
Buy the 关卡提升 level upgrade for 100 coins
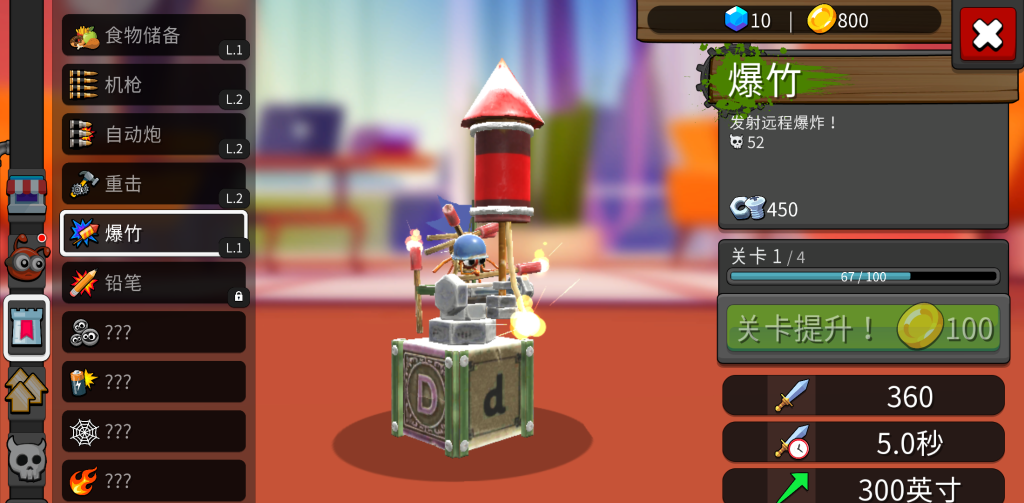pyautogui.click(x=862, y=328)
